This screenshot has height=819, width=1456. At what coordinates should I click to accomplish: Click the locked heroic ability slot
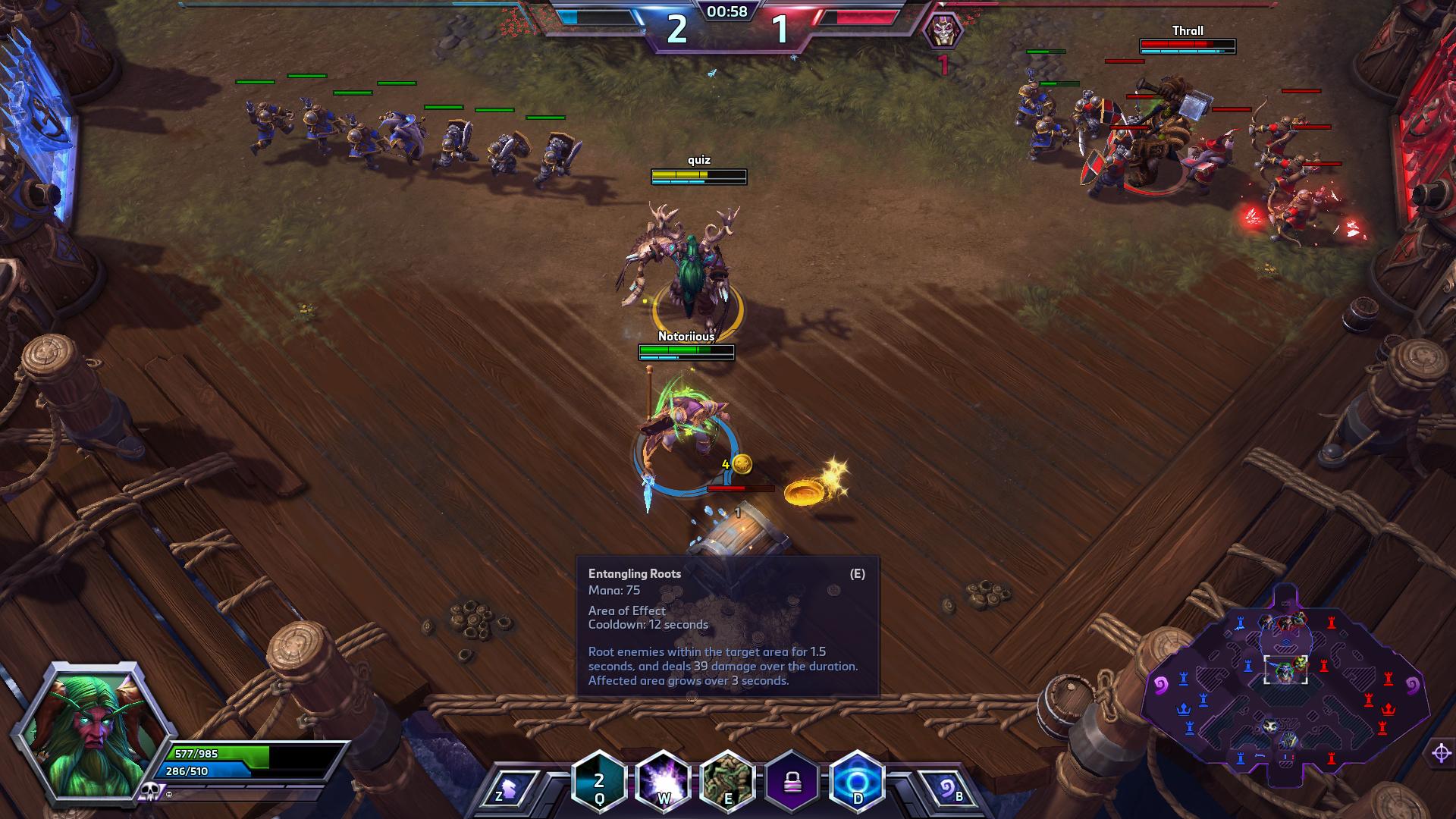click(x=792, y=781)
